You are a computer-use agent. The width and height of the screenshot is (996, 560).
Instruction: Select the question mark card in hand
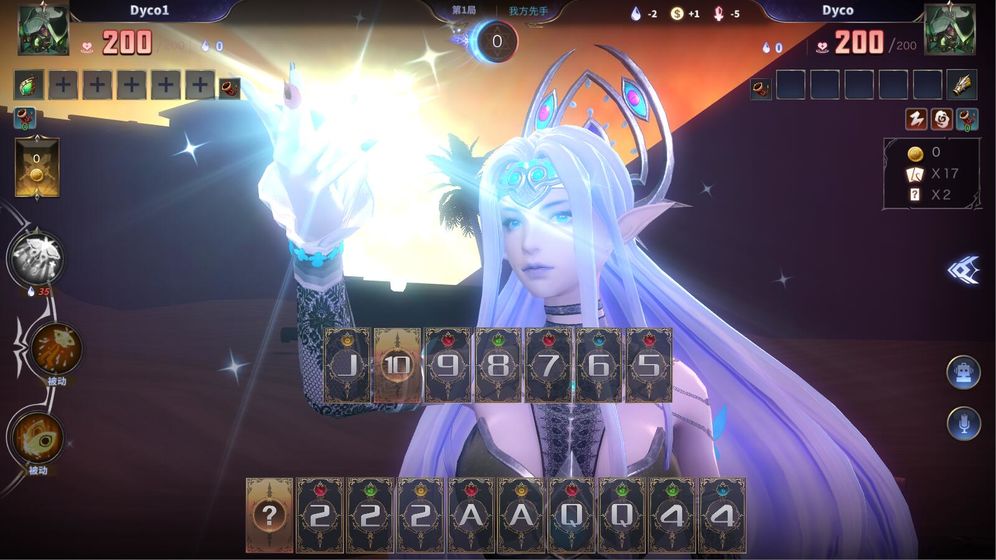click(x=269, y=515)
